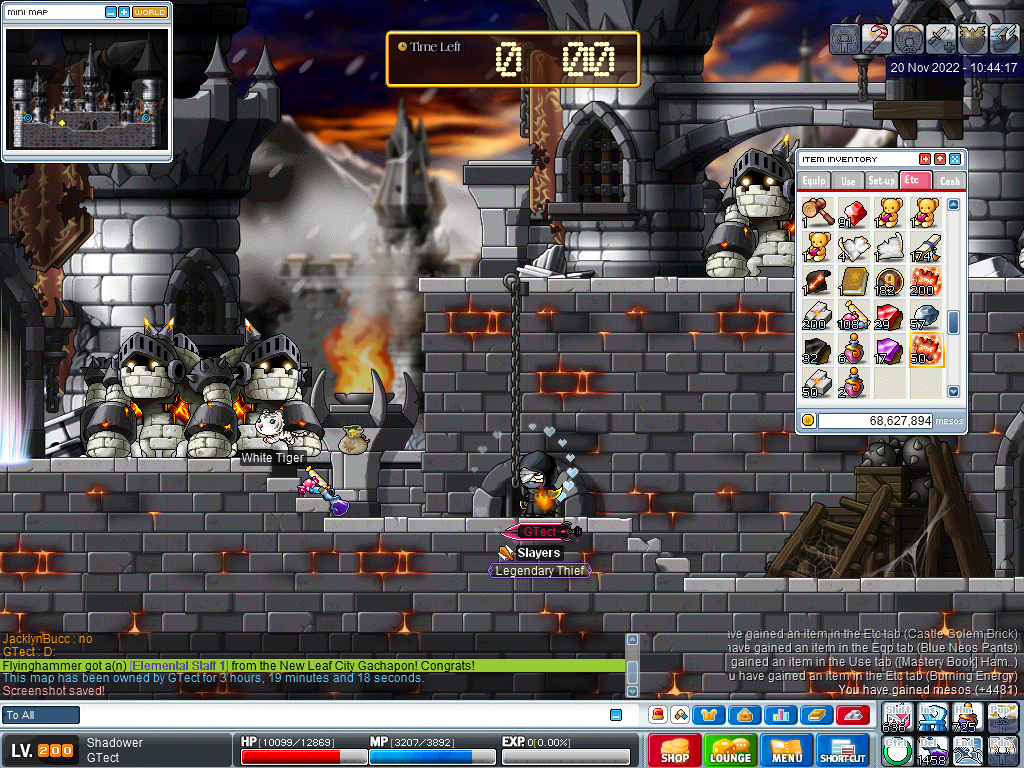The height and width of the screenshot is (768, 1024).
Task: Open the main Menu button
Action: [x=787, y=751]
